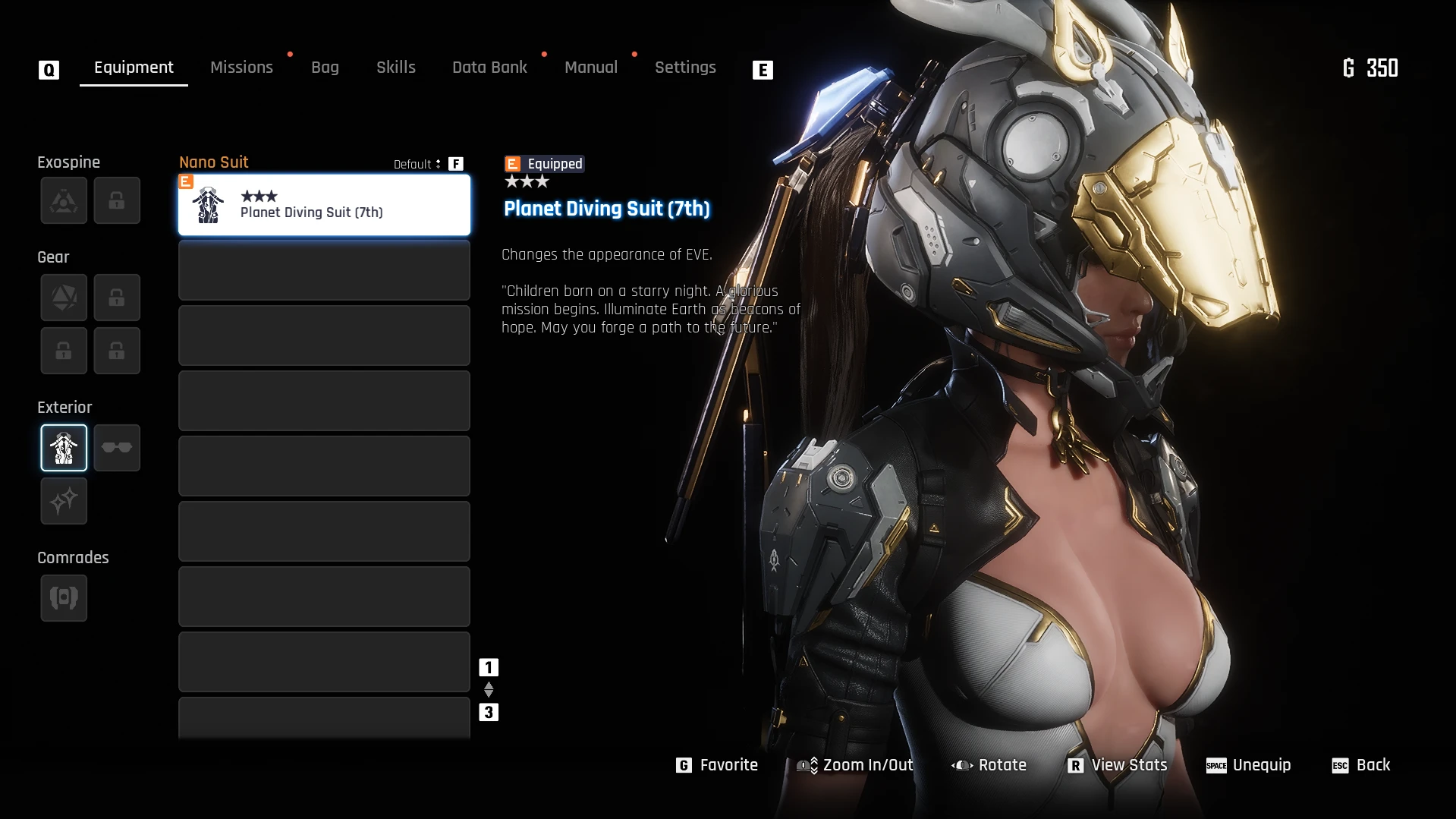Mark the suit as Favorite
Image resolution: width=1456 pixels, height=819 pixels.
click(717, 765)
